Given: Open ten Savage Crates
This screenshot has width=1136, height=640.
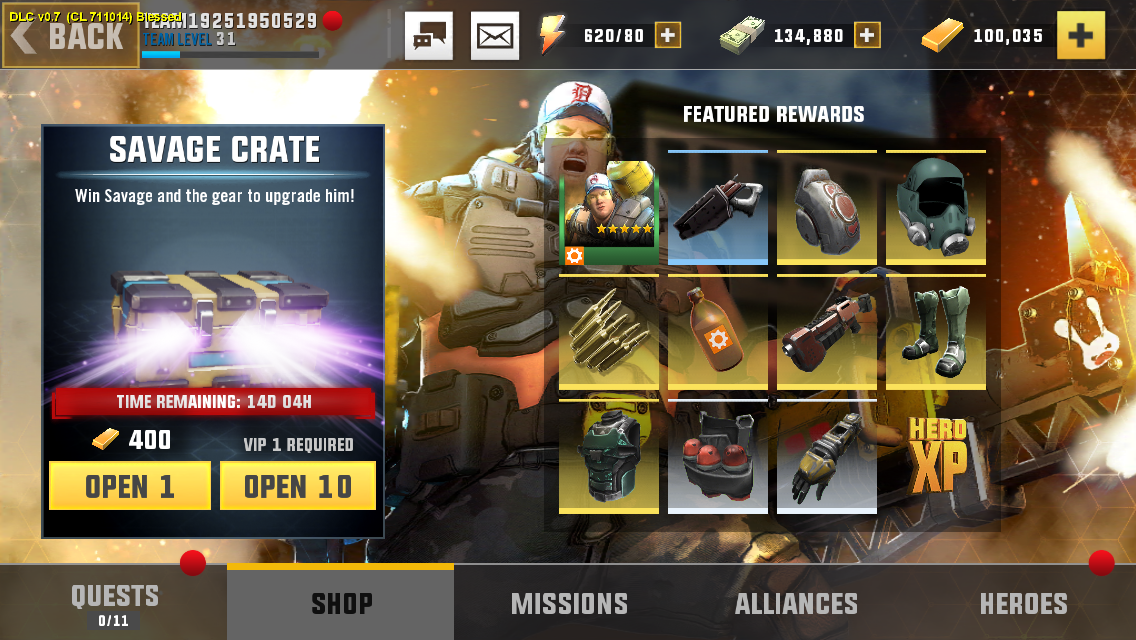Looking at the screenshot, I should (298, 486).
